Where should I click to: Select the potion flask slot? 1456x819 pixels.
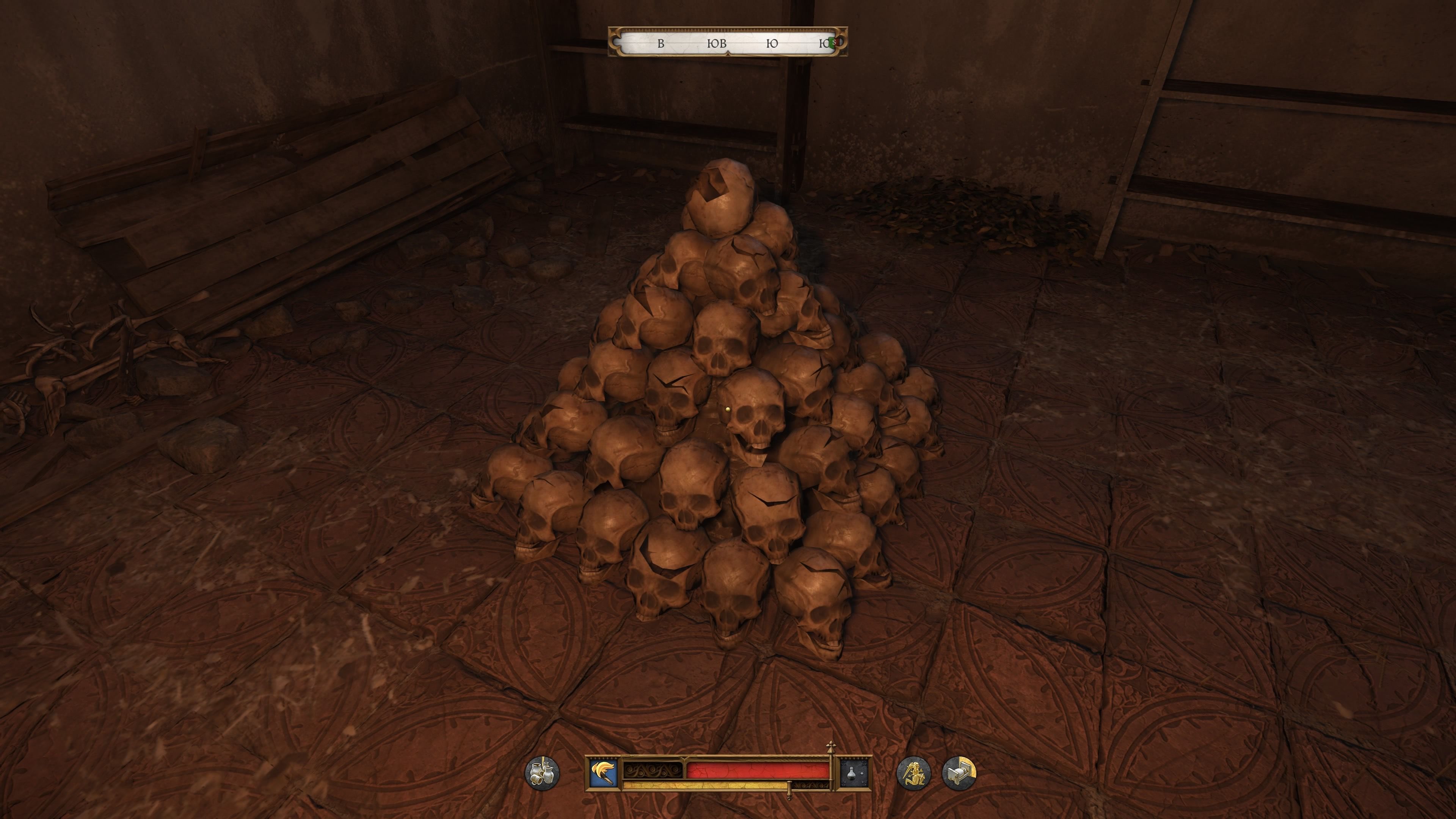pos(854,773)
